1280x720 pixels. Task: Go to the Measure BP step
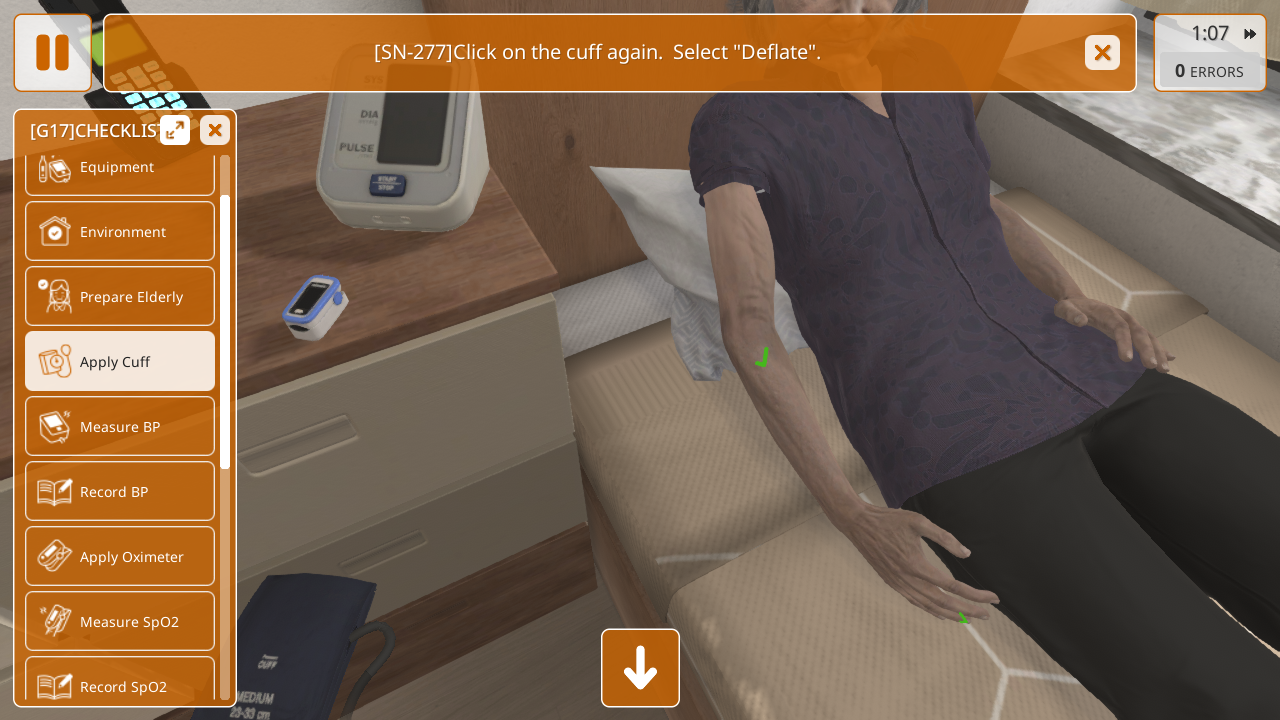click(120, 426)
